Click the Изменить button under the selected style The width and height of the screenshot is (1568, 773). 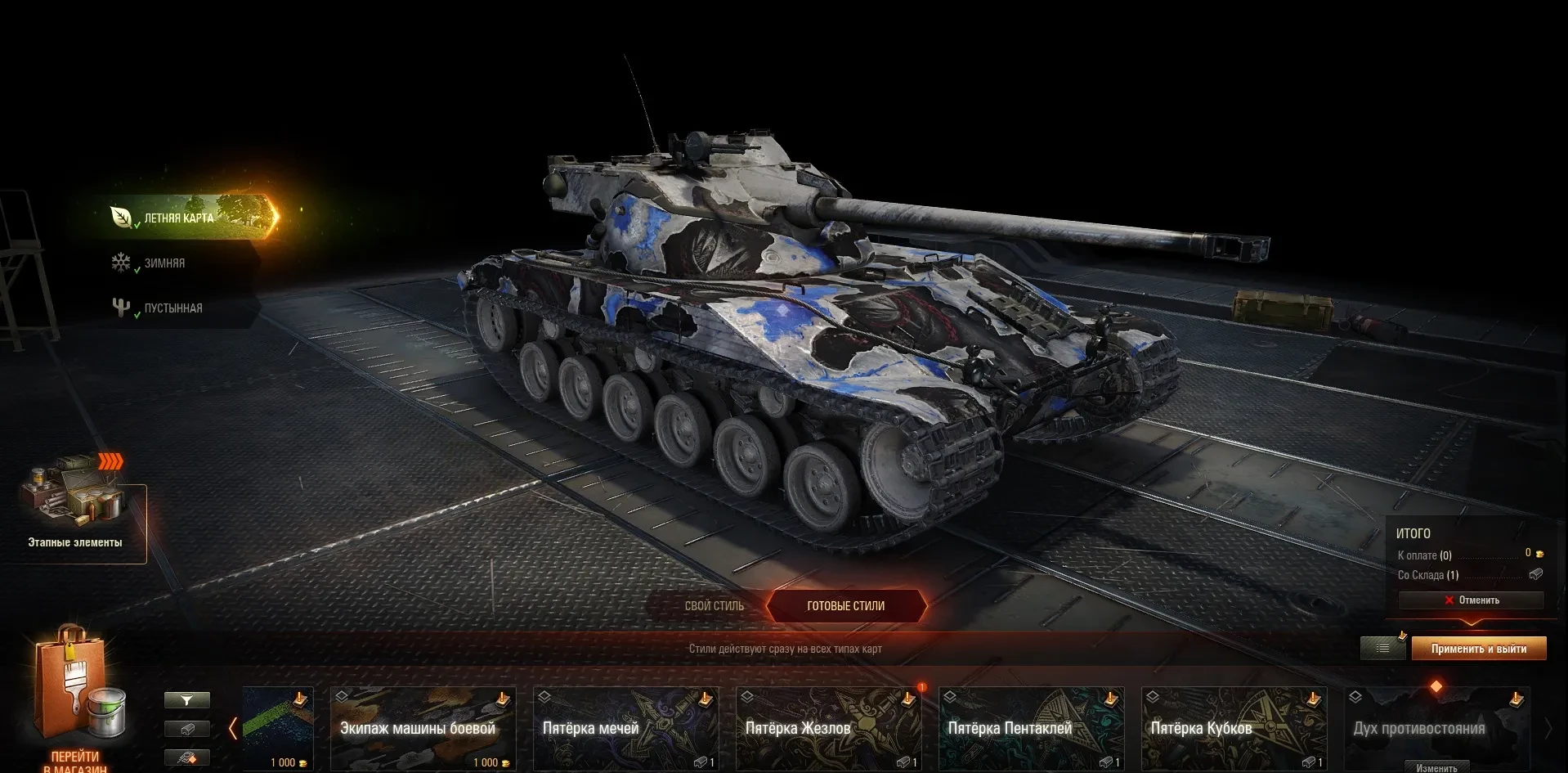point(1436,767)
